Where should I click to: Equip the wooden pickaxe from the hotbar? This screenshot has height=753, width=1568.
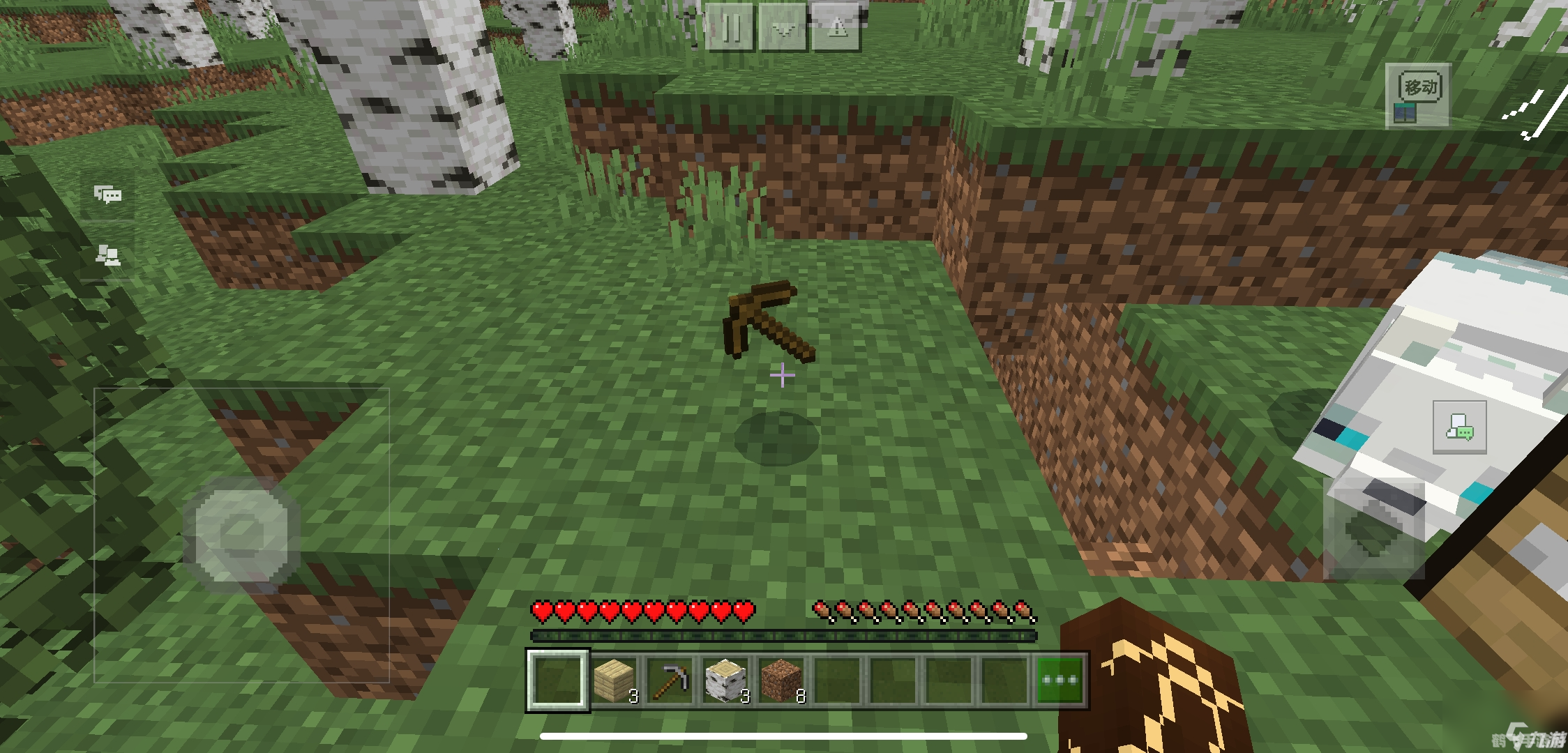click(x=670, y=680)
